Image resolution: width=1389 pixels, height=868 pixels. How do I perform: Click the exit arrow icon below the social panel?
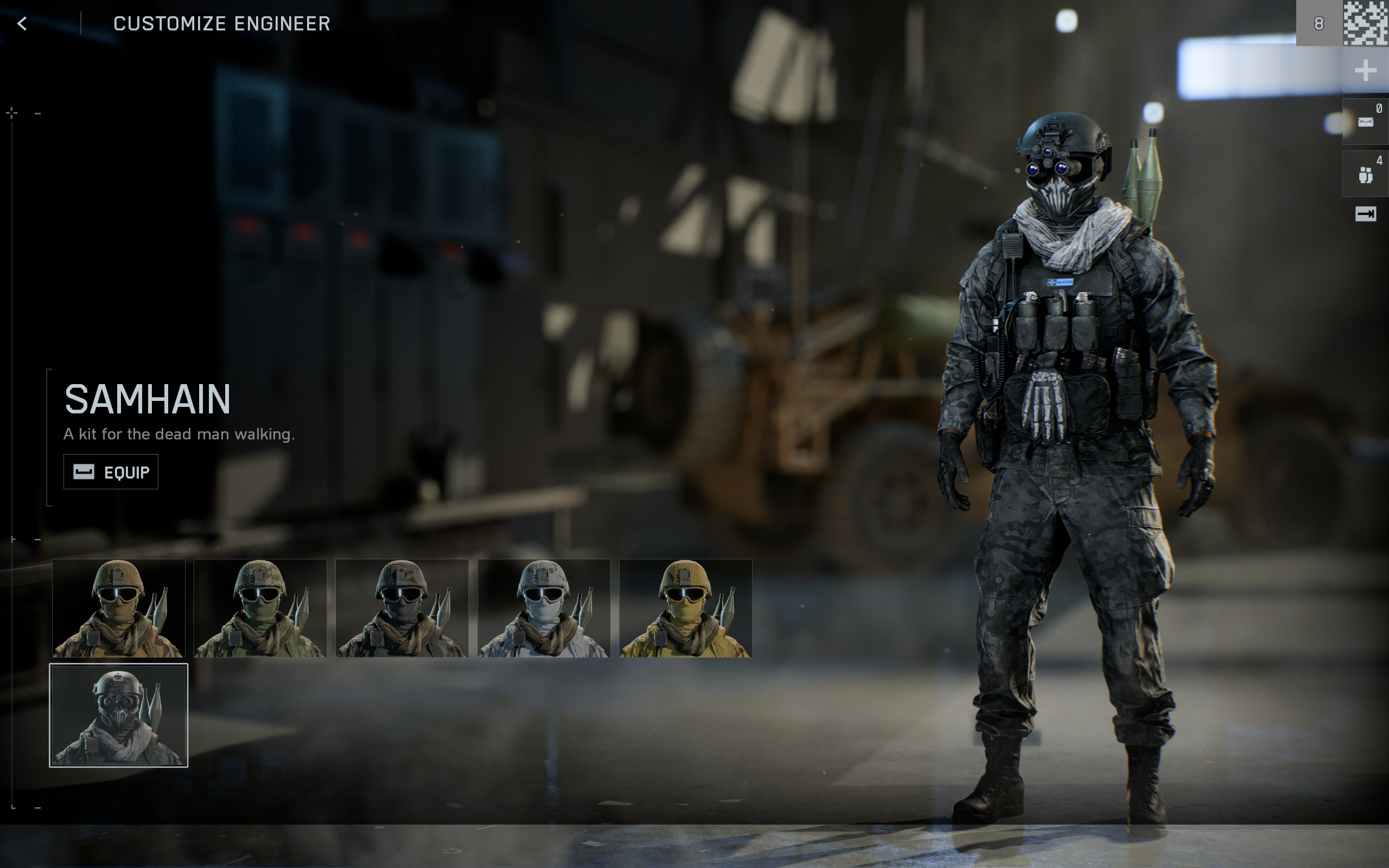pos(1366,214)
